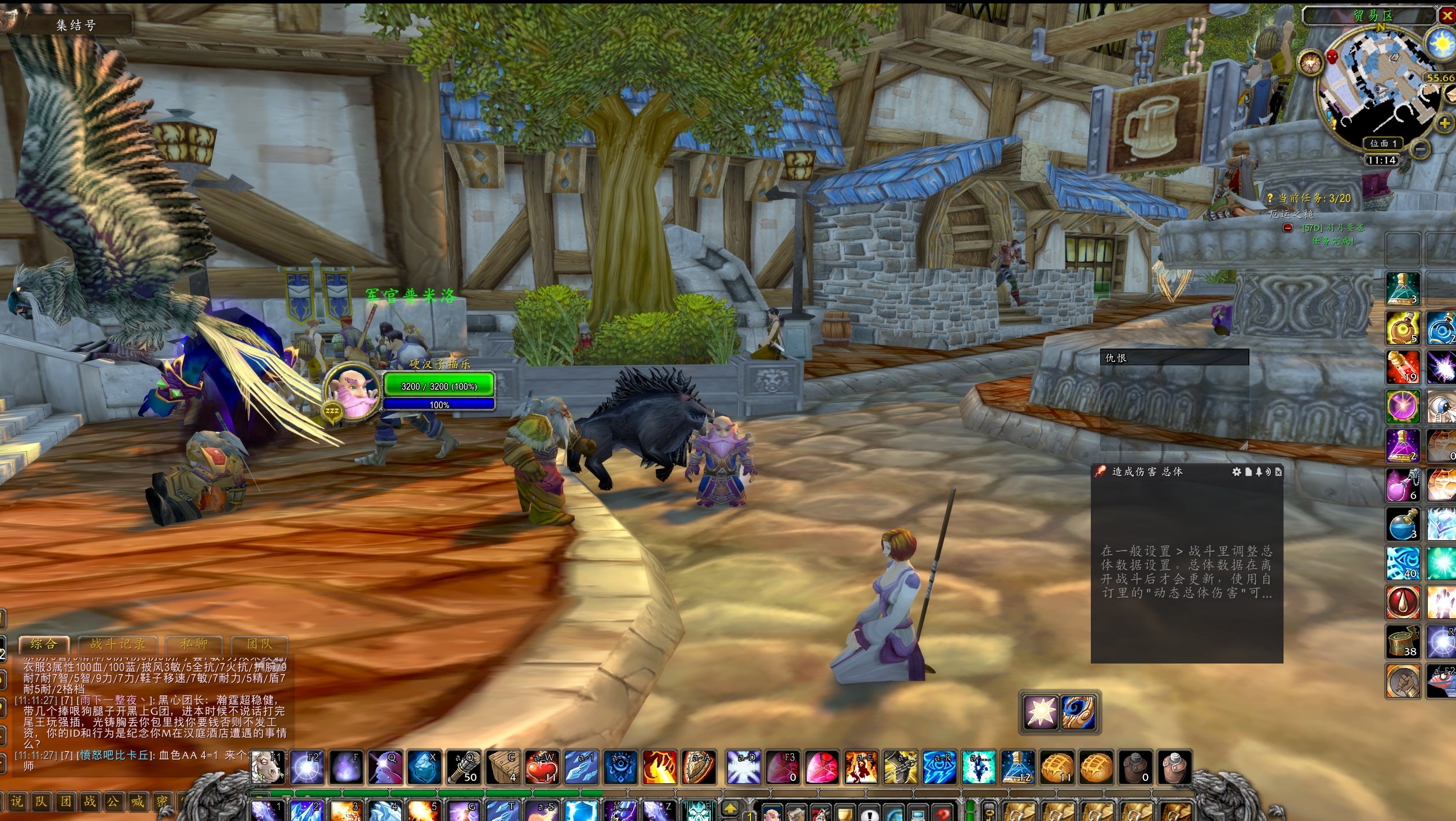1456x821 pixels.
Task: Open the 私聊 chat tab
Action: (x=194, y=644)
